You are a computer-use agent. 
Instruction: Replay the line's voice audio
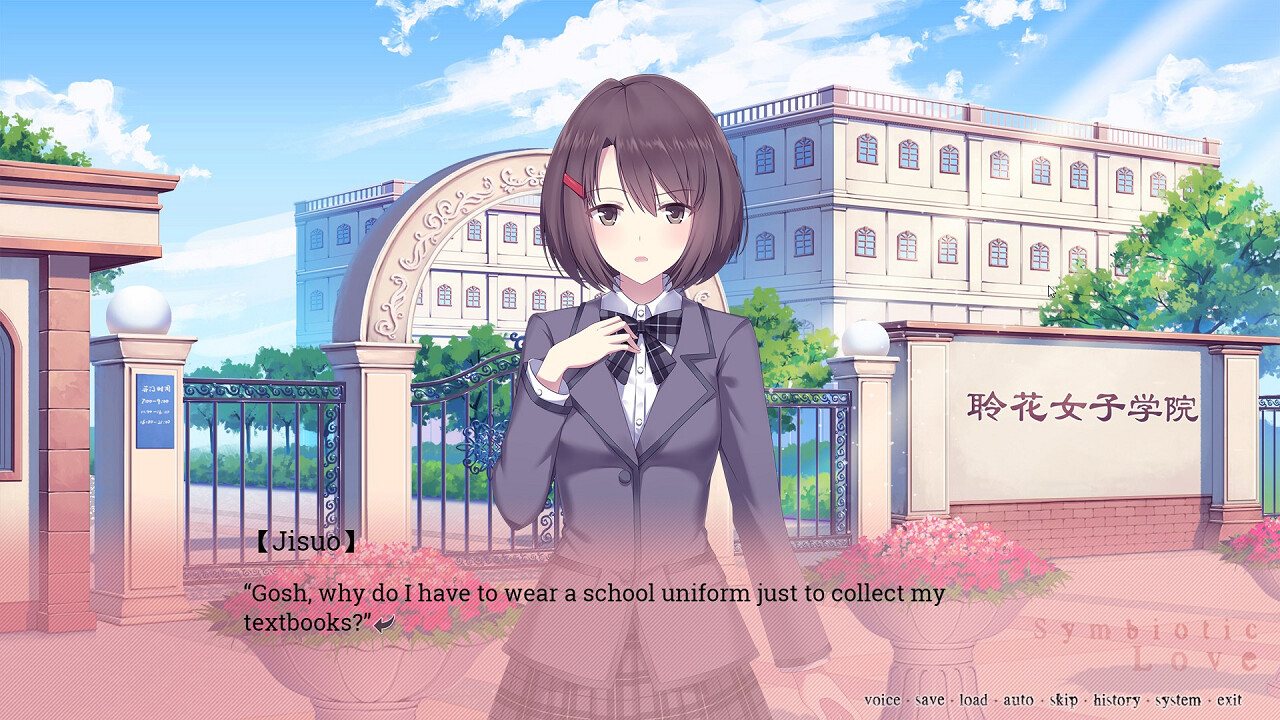click(x=882, y=700)
